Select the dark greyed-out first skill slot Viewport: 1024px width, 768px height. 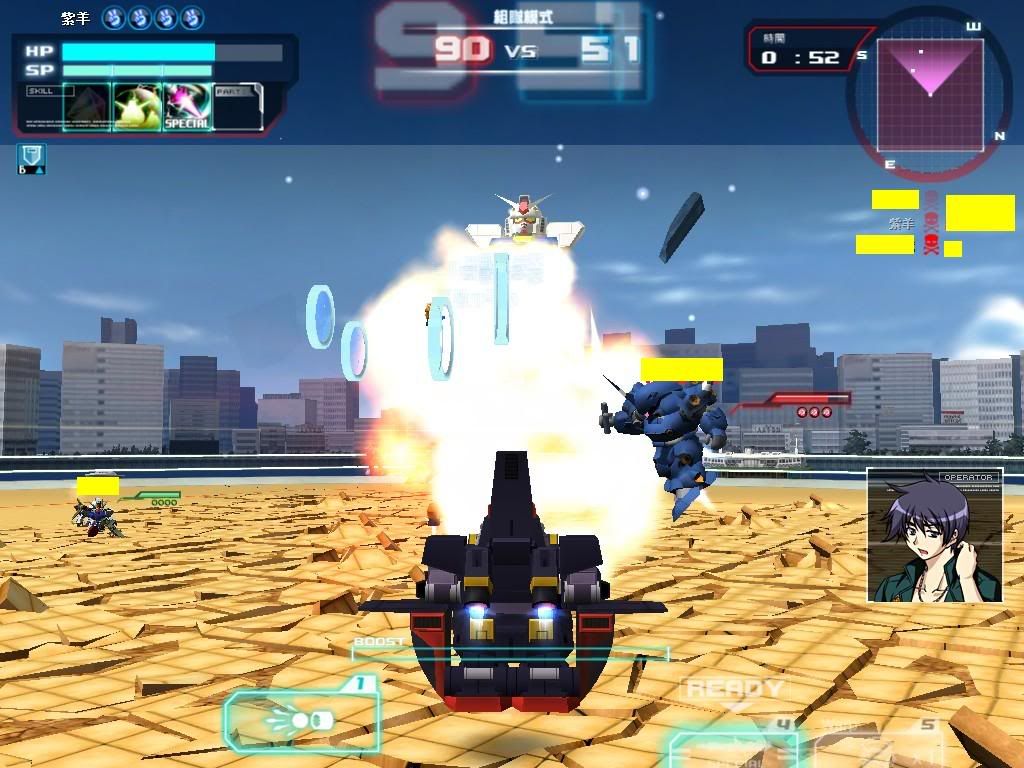(x=86, y=107)
